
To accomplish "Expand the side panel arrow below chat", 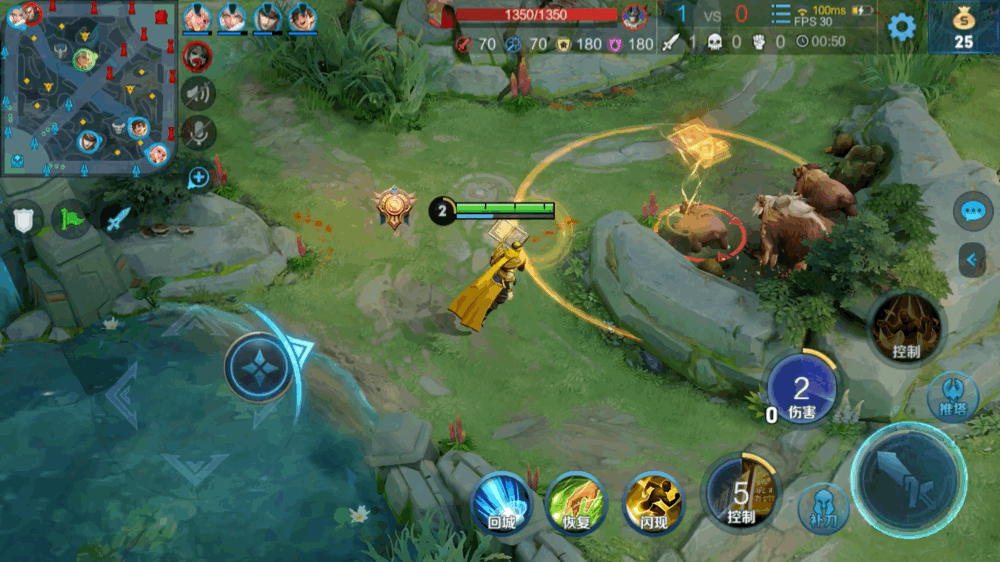I will 973,260.
